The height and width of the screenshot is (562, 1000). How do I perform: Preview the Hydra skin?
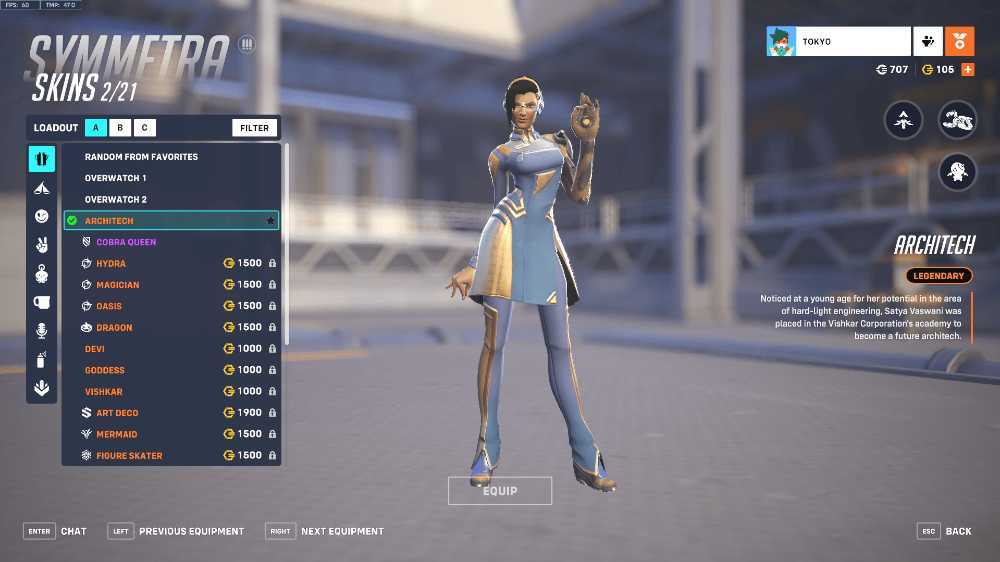pyautogui.click(x=111, y=264)
